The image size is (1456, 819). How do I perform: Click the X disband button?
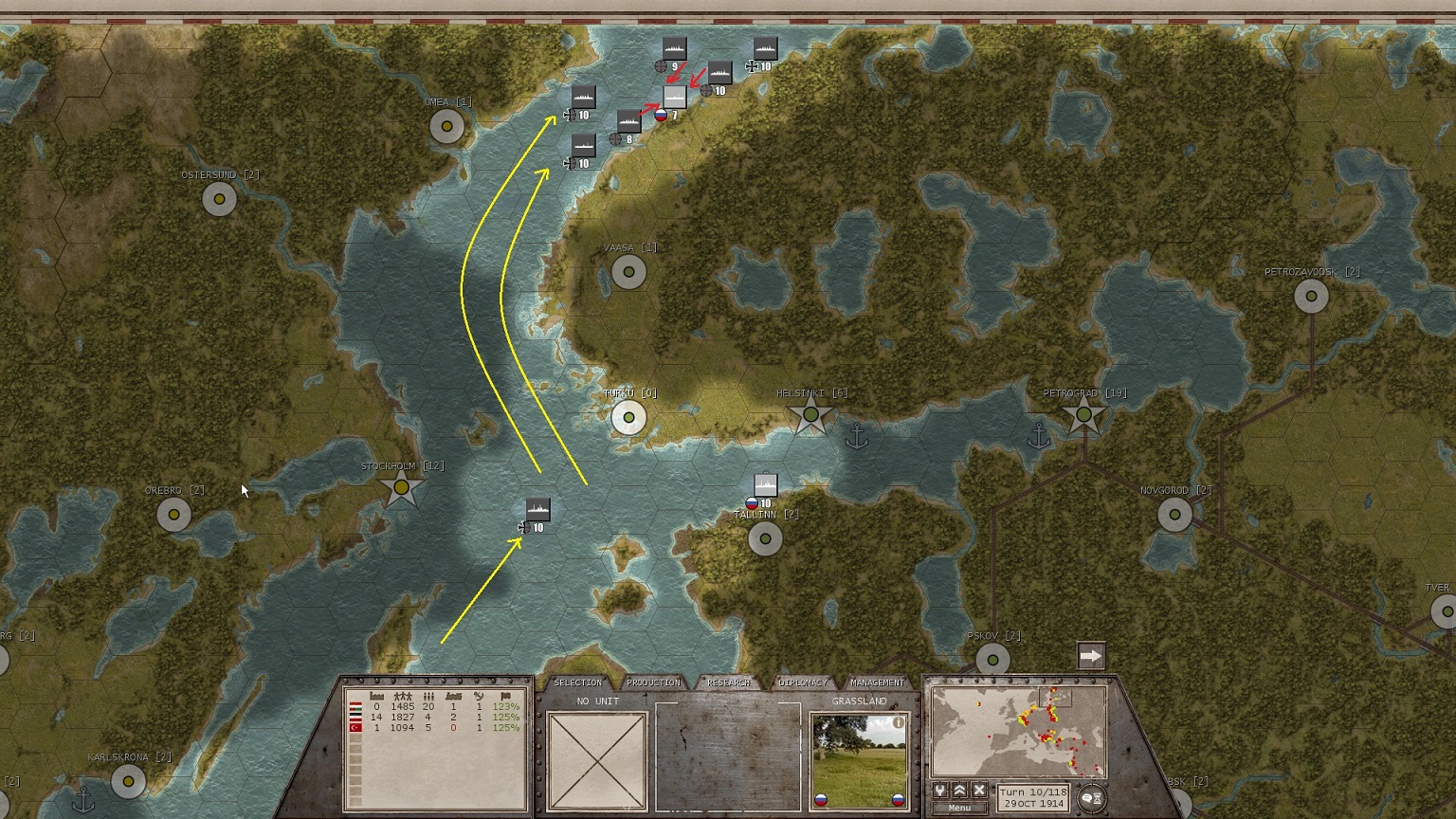coord(979,791)
